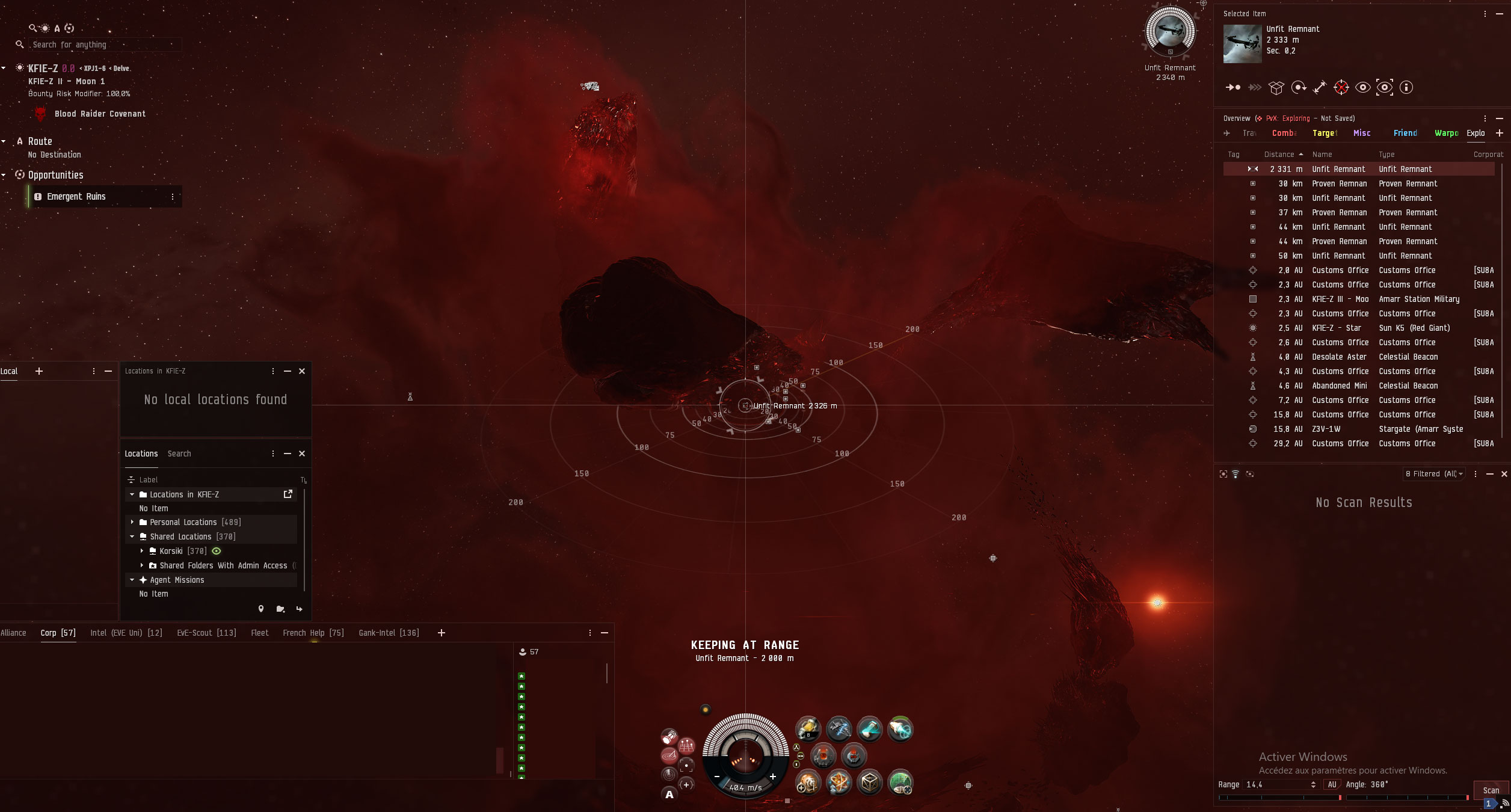Switch to the Friend overview tab
The height and width of the screenshot is (812, 1511).
pos(1405,133)
